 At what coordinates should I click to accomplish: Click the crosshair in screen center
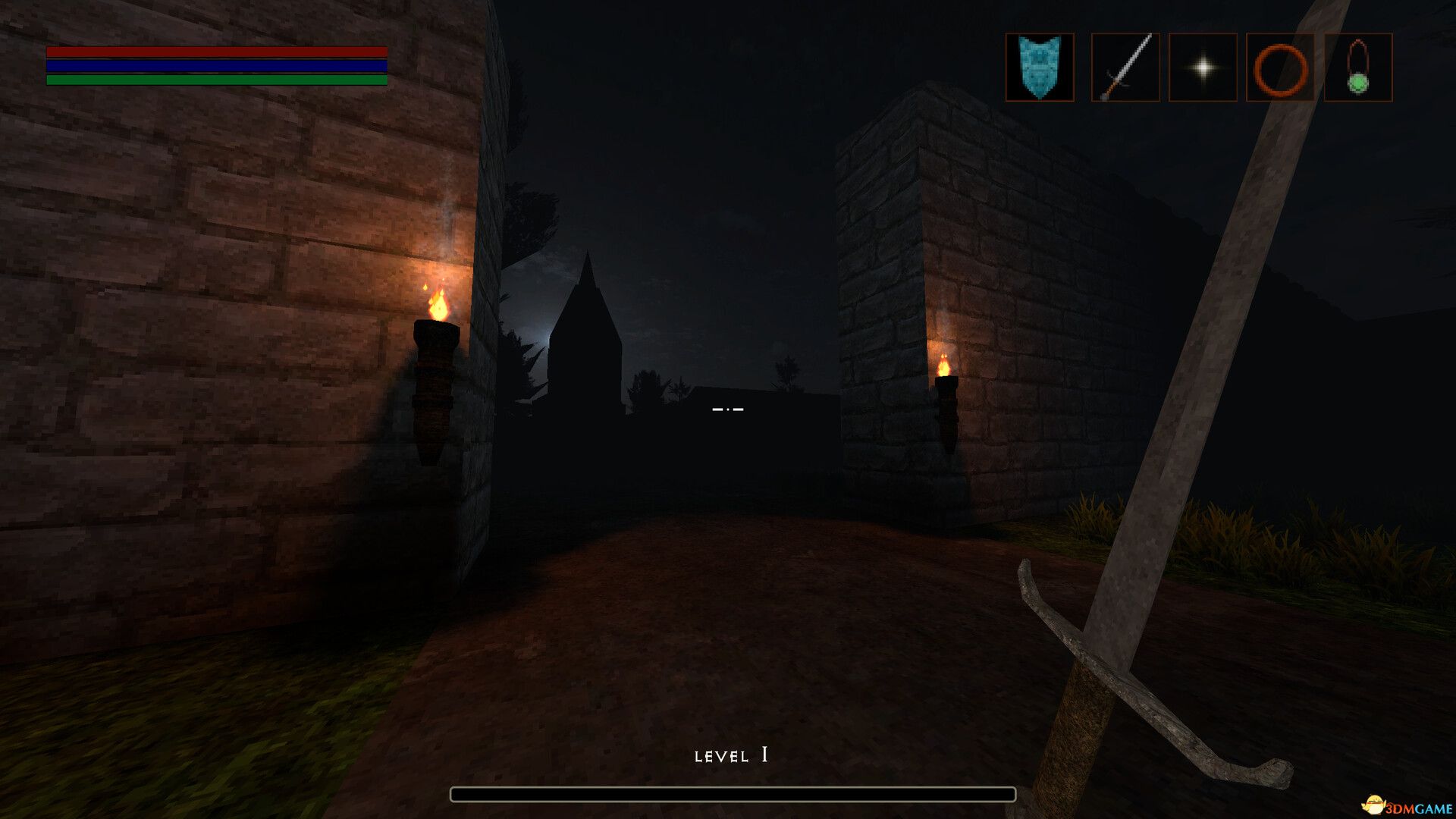tap(728, 409)
